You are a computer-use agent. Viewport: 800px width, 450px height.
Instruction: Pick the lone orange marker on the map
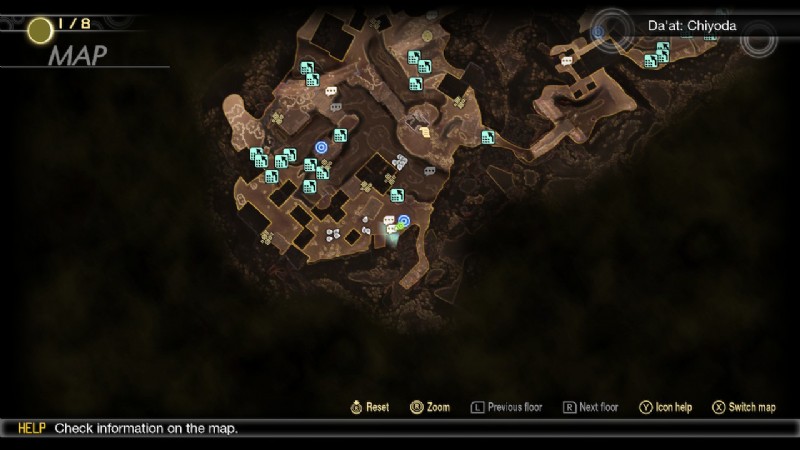[x=425, y=131]
